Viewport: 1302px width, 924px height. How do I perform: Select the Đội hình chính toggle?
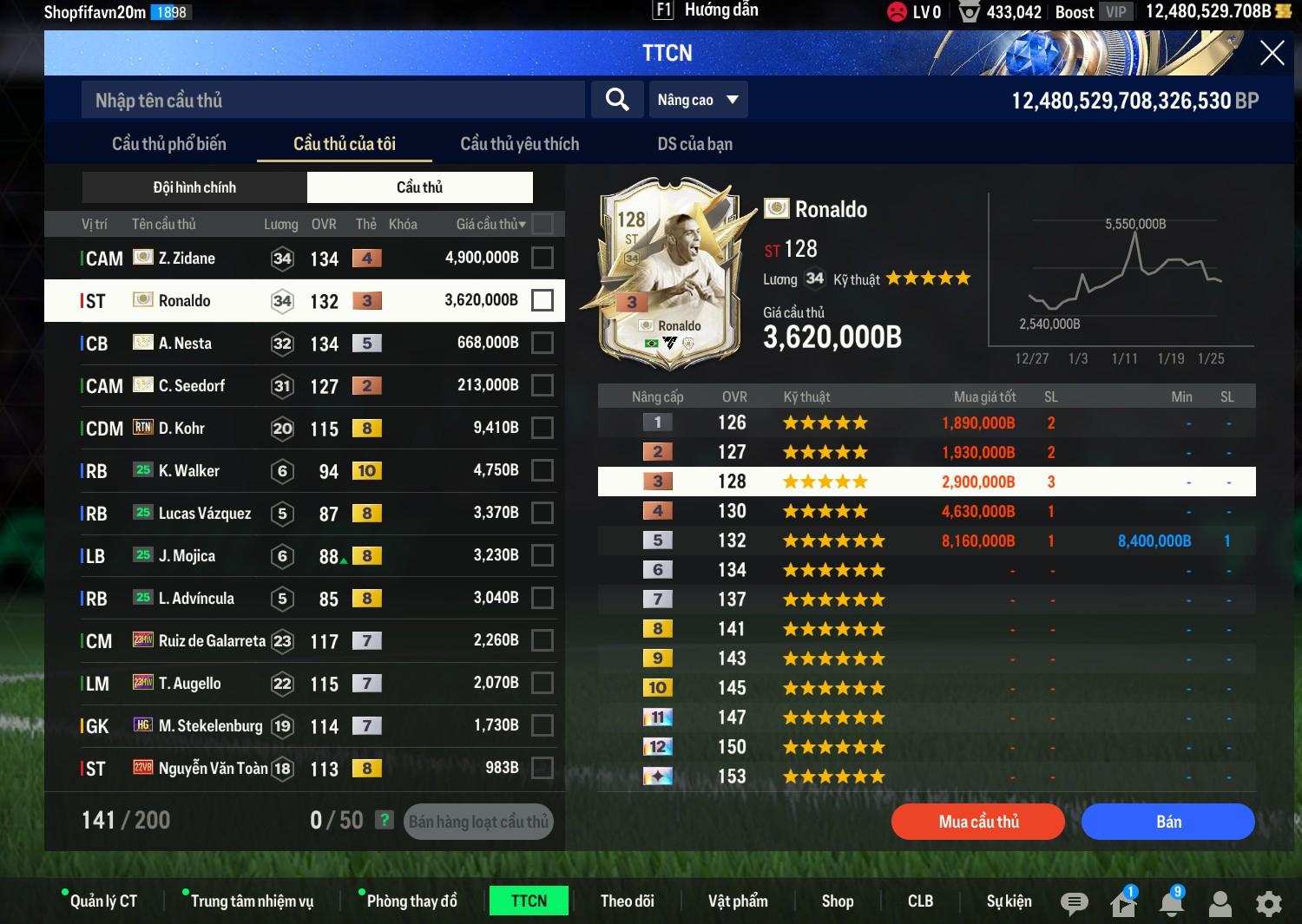(x=194, y=187)
